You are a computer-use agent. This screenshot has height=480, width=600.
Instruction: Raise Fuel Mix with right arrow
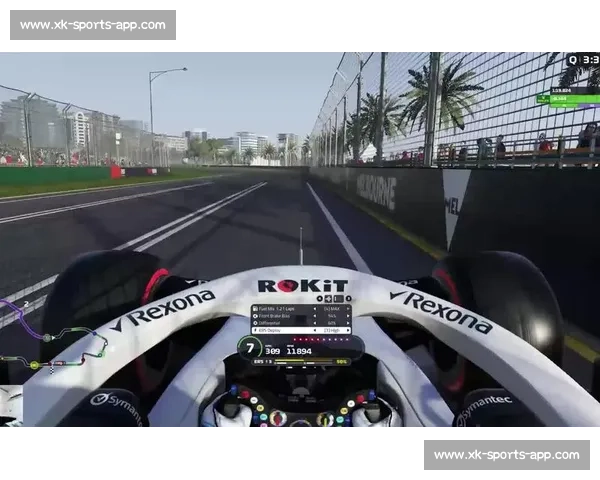[347, 309]
